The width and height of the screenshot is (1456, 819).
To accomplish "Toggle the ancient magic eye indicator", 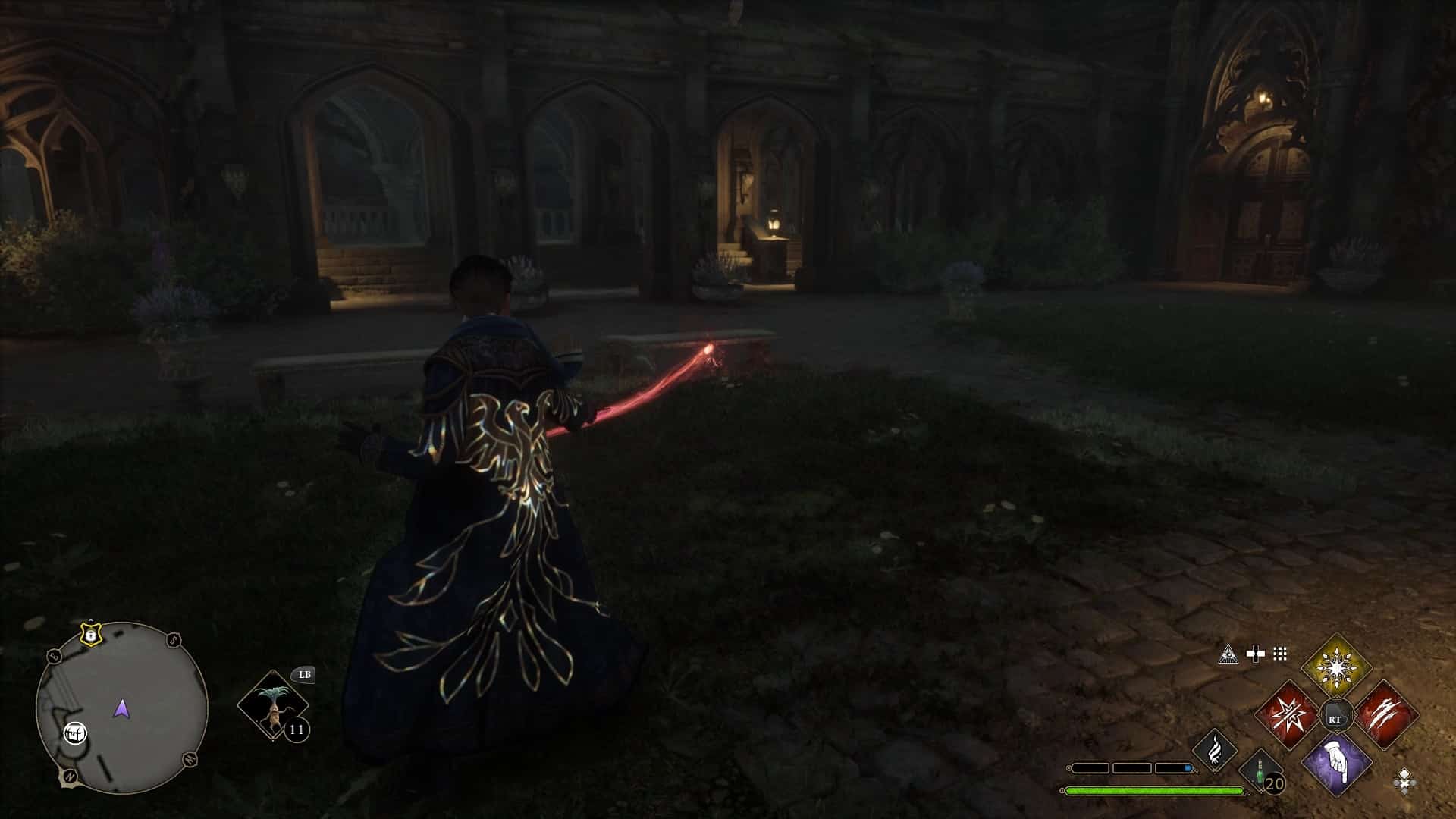I will [1229, 654].
